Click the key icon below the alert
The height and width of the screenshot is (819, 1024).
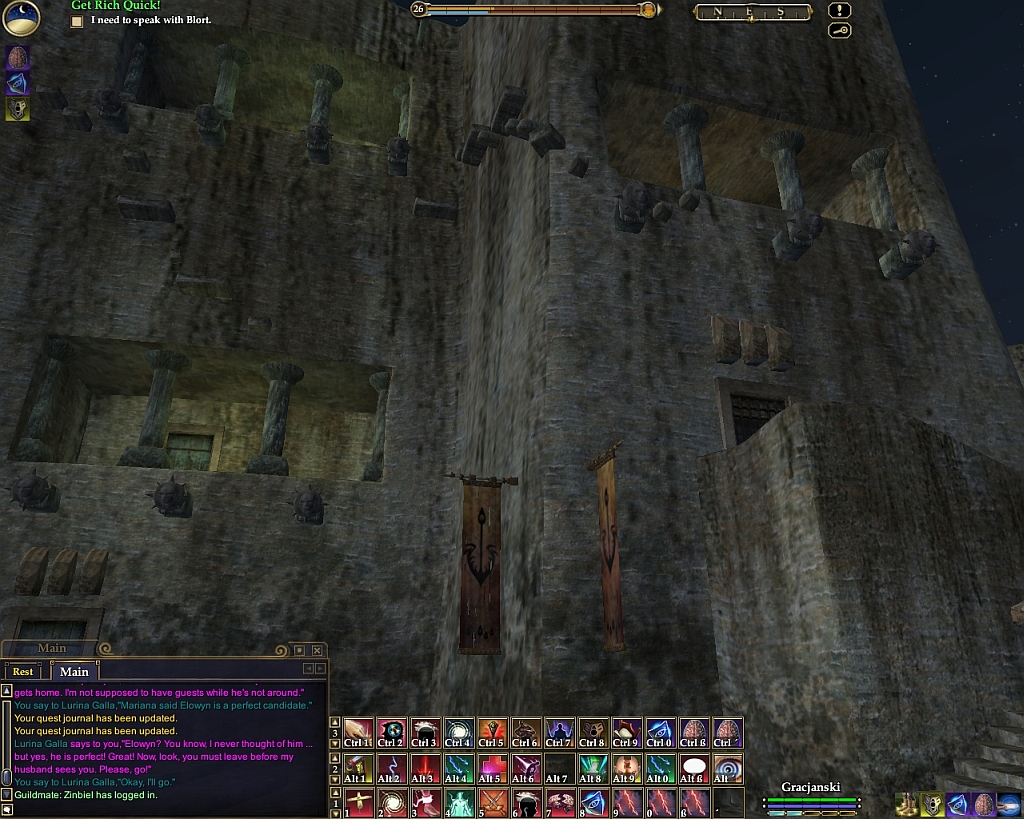click(x=840, y=31)
